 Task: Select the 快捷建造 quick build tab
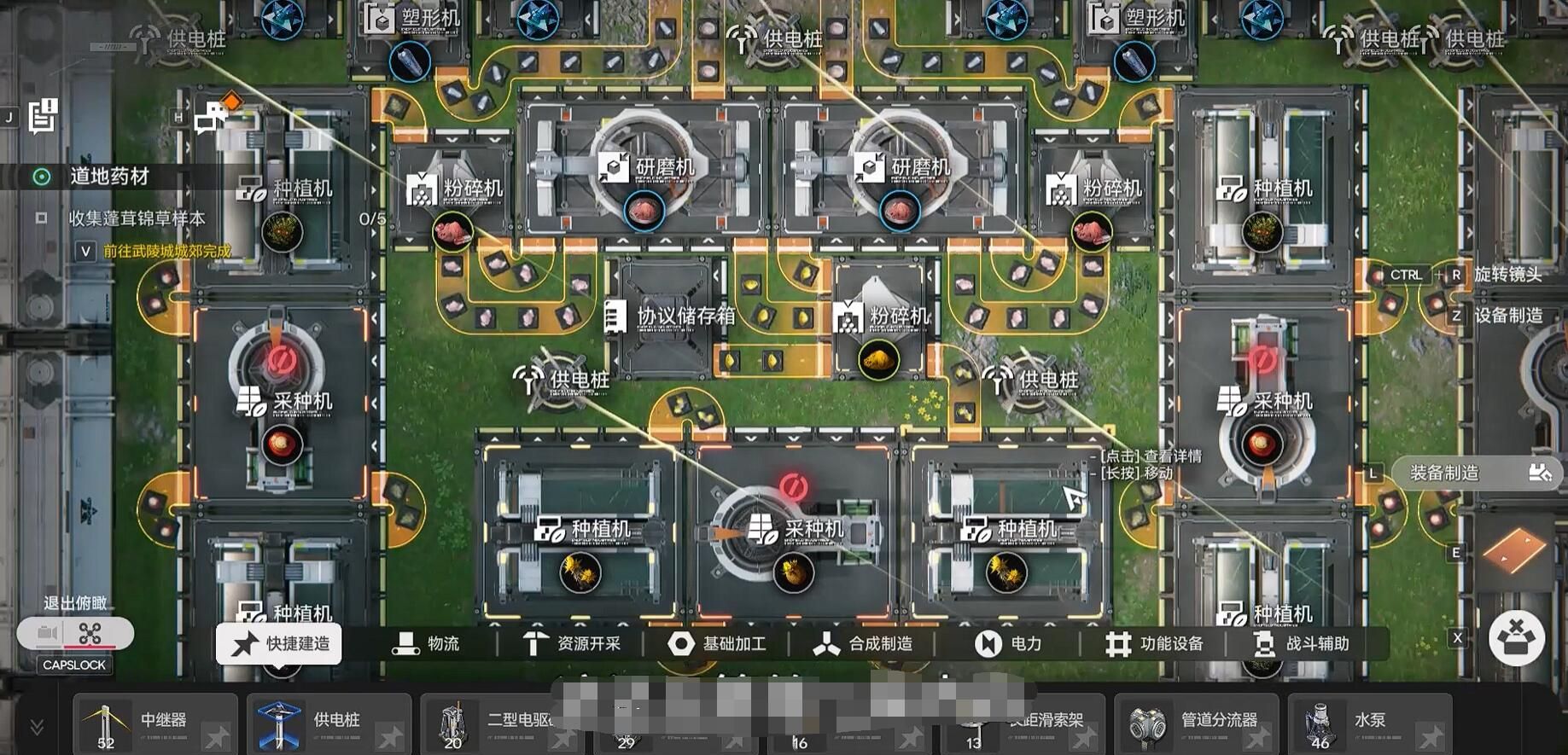click(279, 644)
